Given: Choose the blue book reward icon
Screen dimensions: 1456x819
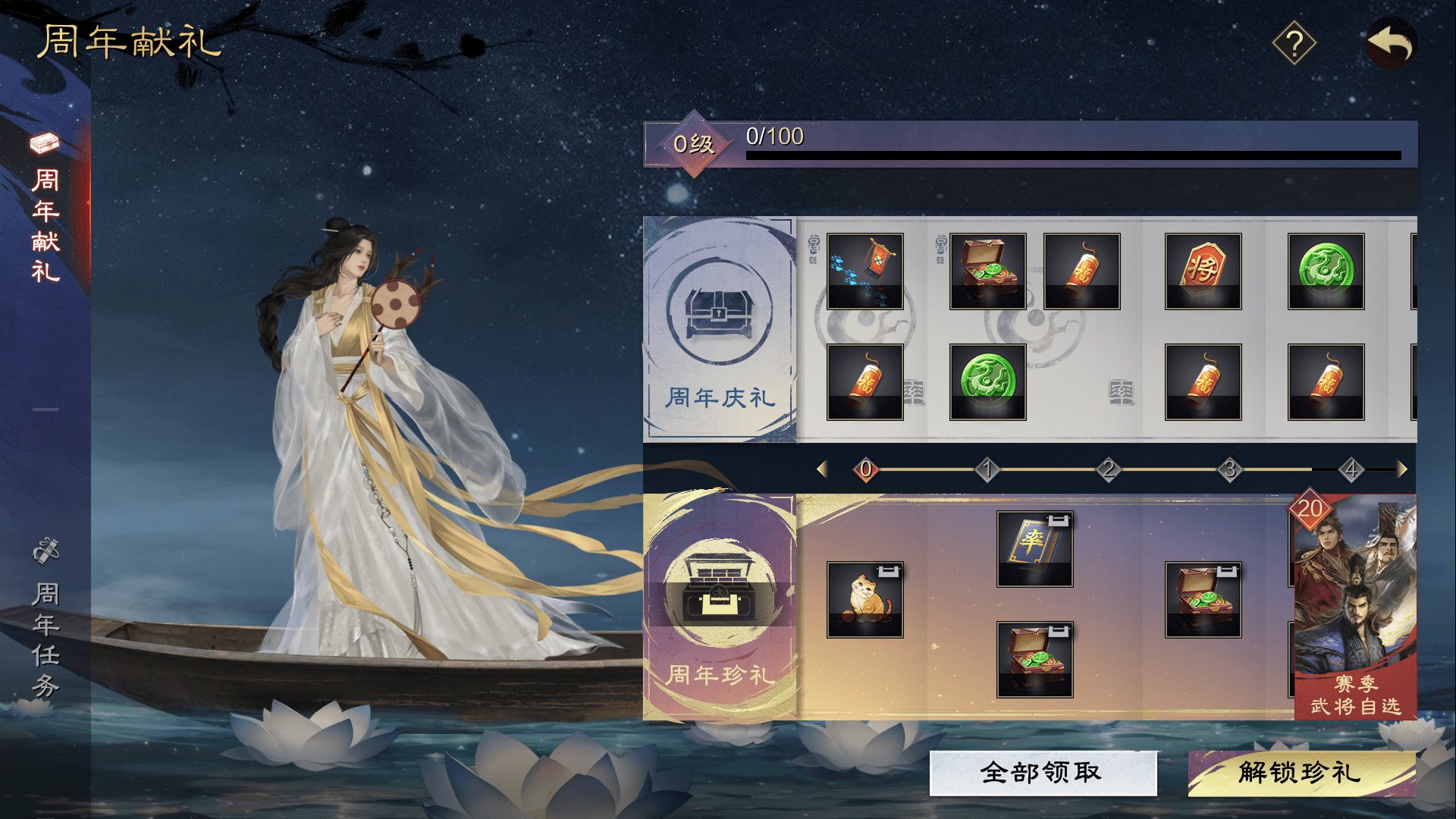Looking at the screenshot, I should pos(1034,548).
